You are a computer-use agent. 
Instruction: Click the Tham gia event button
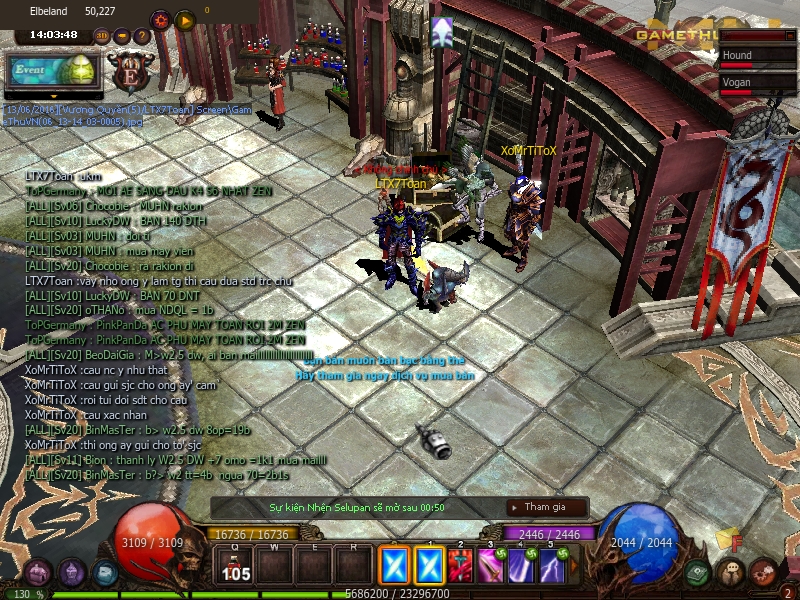546,507
